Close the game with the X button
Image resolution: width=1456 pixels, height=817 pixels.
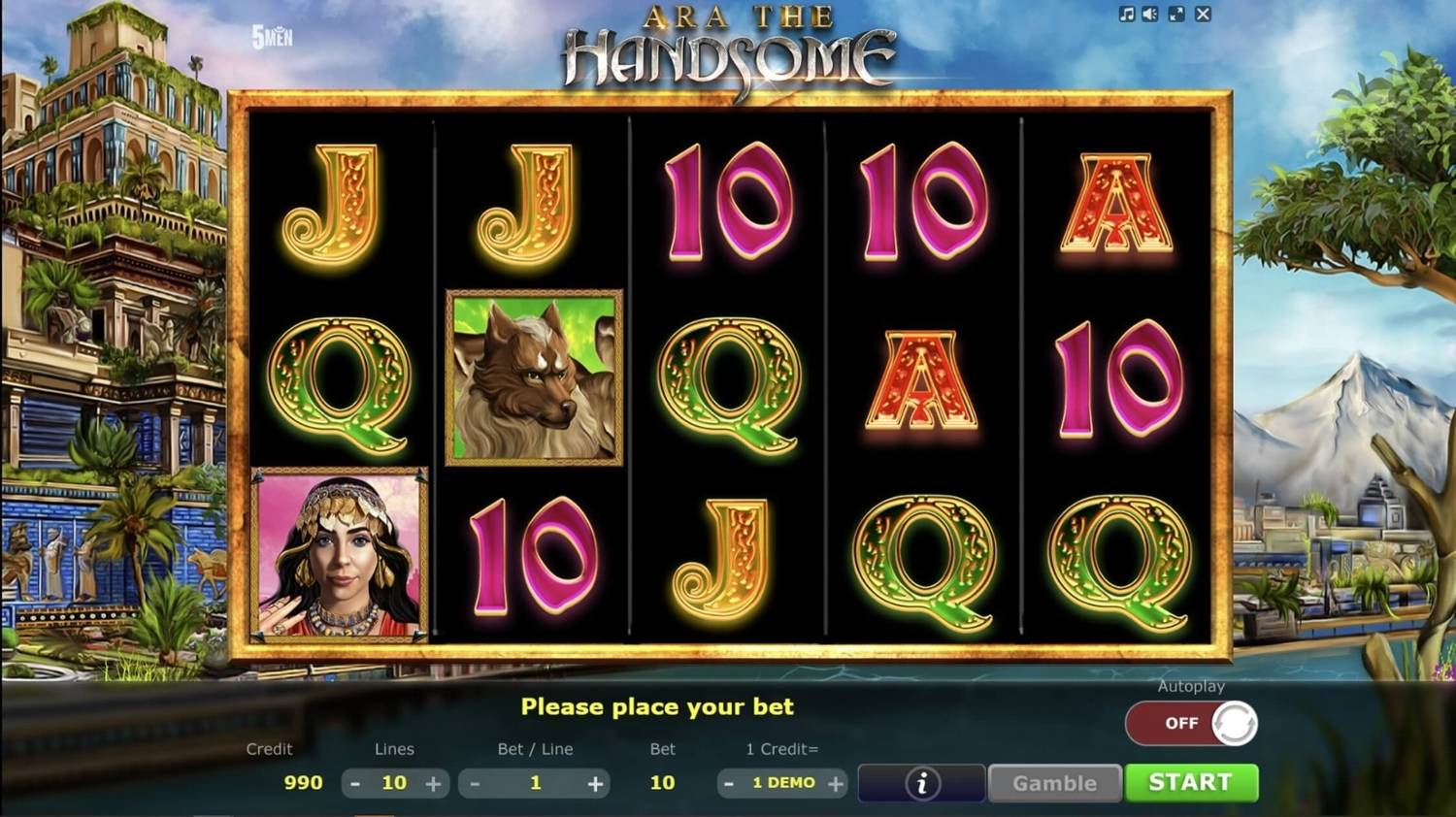pos(1203,15)
